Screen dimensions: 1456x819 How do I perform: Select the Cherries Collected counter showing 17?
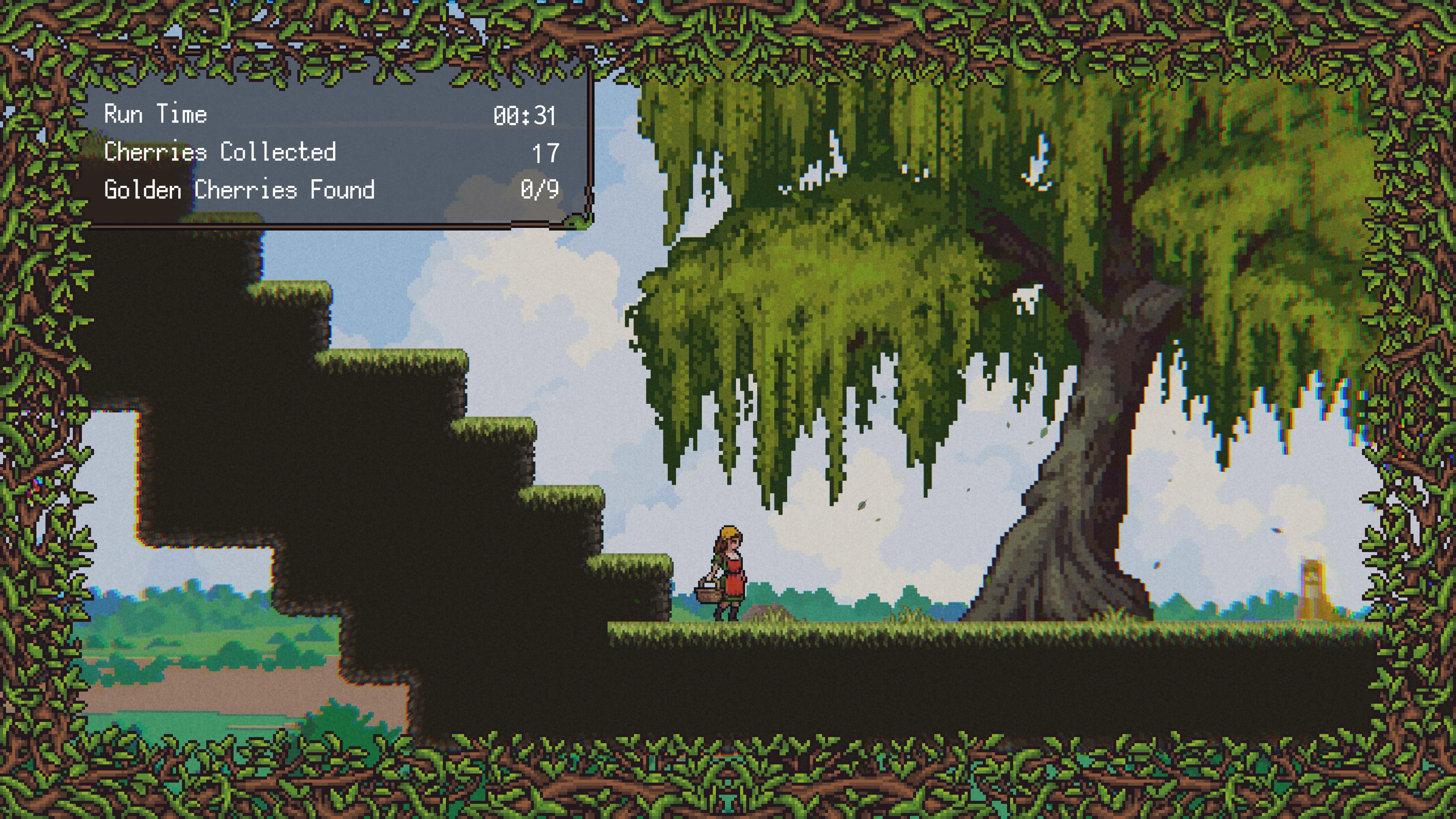coord(546,152)
